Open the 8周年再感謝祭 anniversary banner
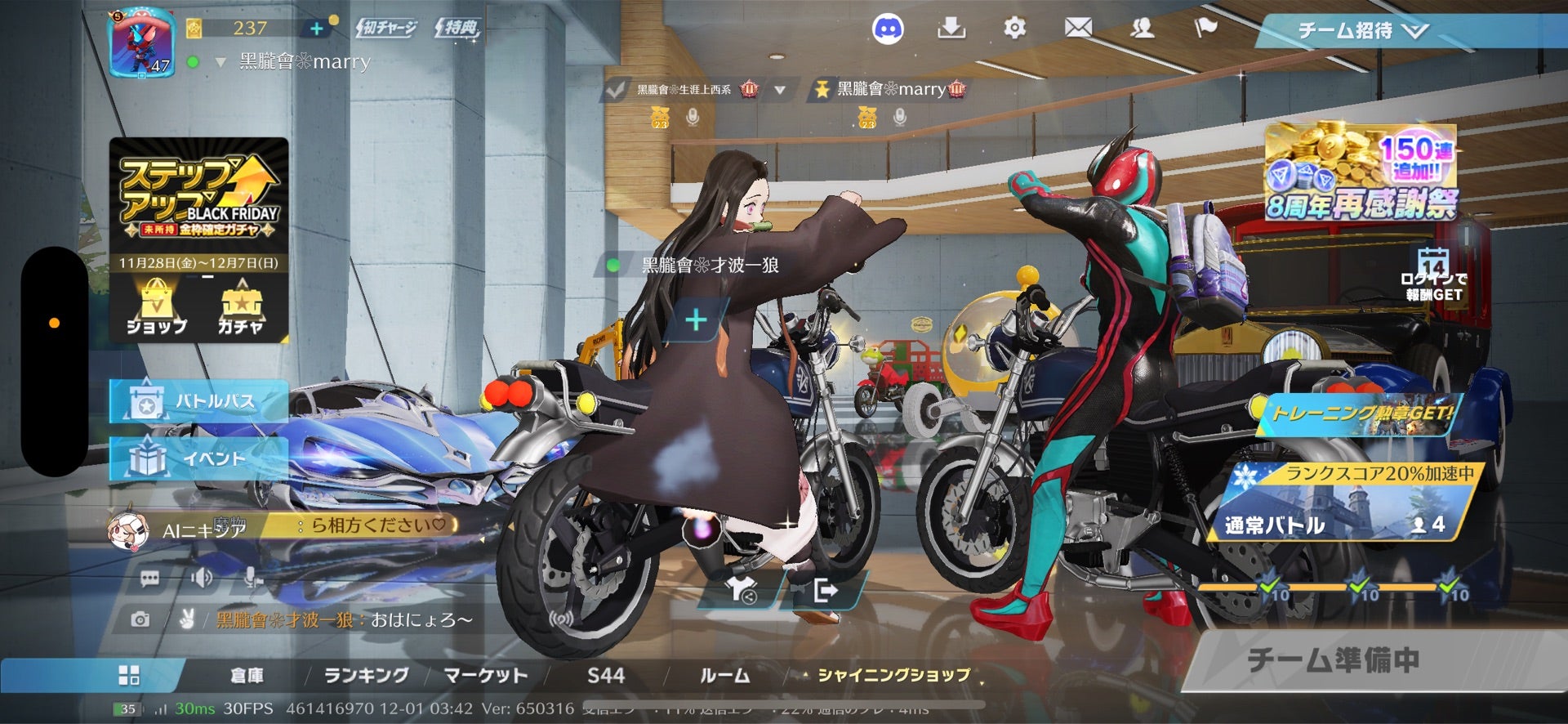Viewport: 1568px width, 724px height. click(x=1361, y=173)
